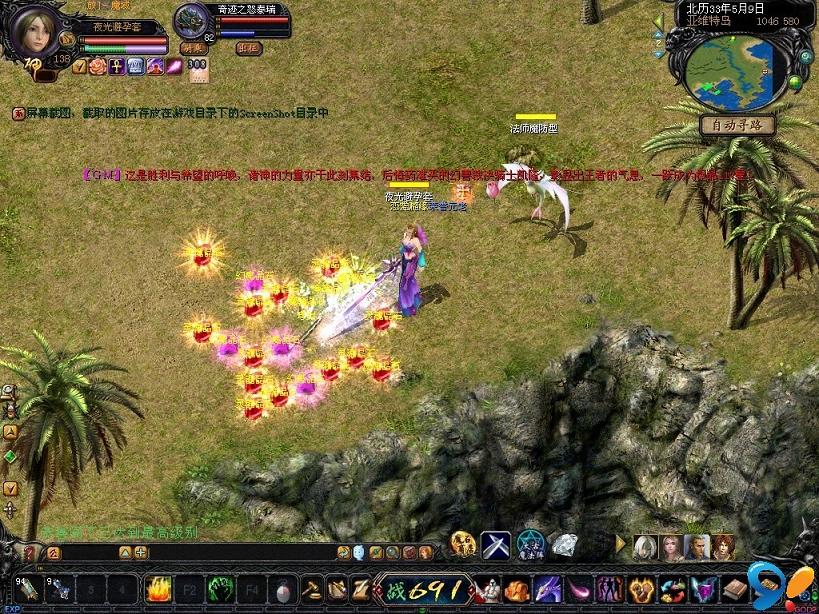Open the brown book icon in the bottom bar
The height and width of the screenshot is (614, 819).
736,588
